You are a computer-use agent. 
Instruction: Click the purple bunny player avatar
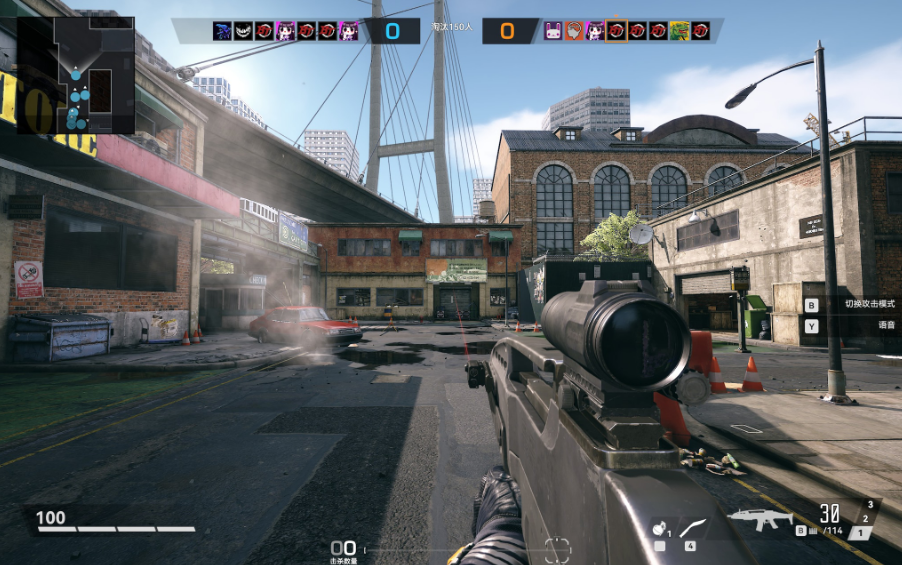click(x=553, y=31)
